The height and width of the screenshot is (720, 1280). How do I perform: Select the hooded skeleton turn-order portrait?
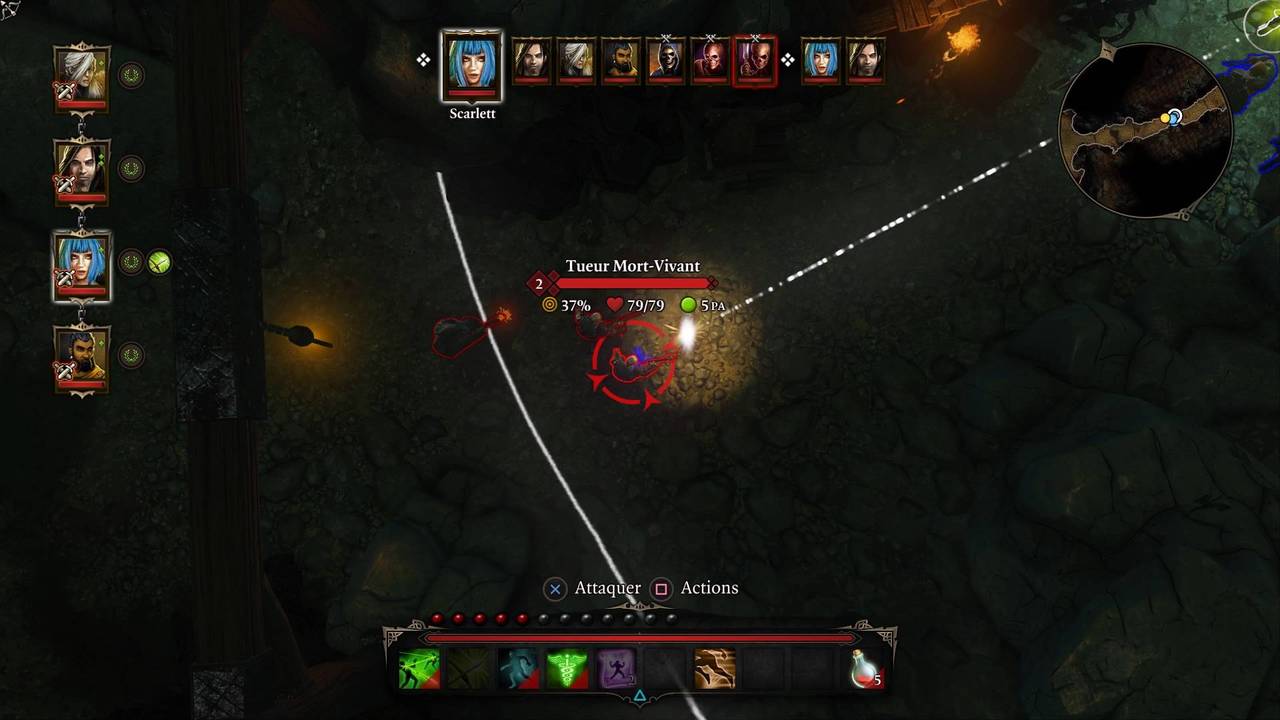click(x=665, y=61)
